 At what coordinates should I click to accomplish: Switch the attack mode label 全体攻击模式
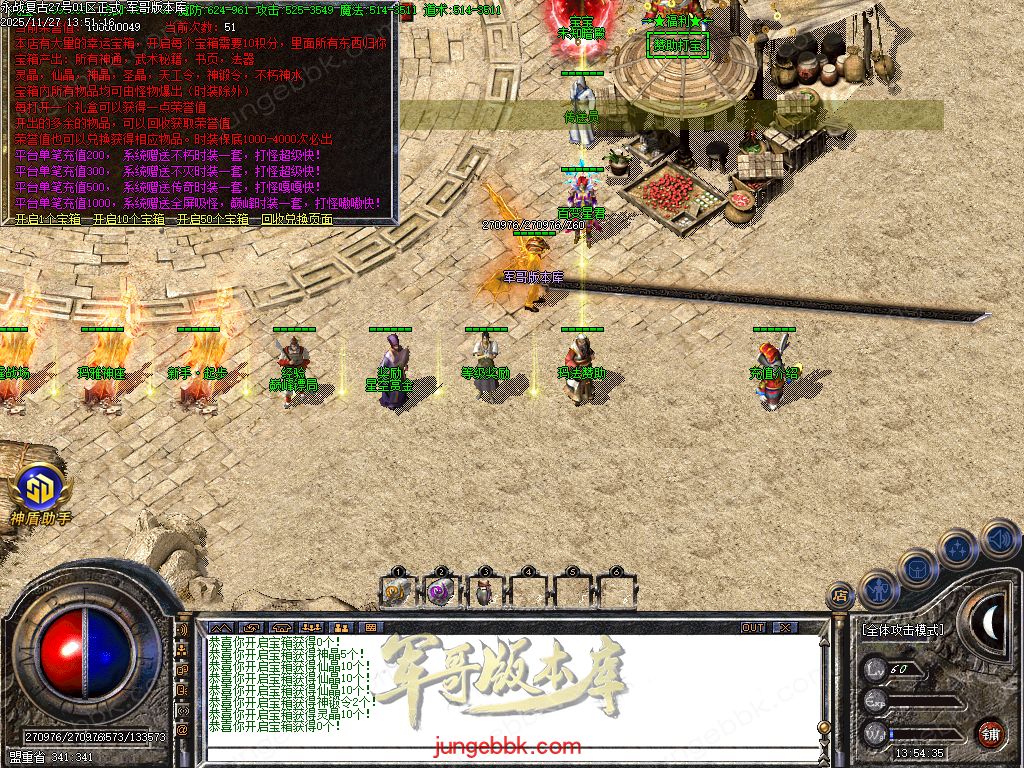tap(902, 631)
